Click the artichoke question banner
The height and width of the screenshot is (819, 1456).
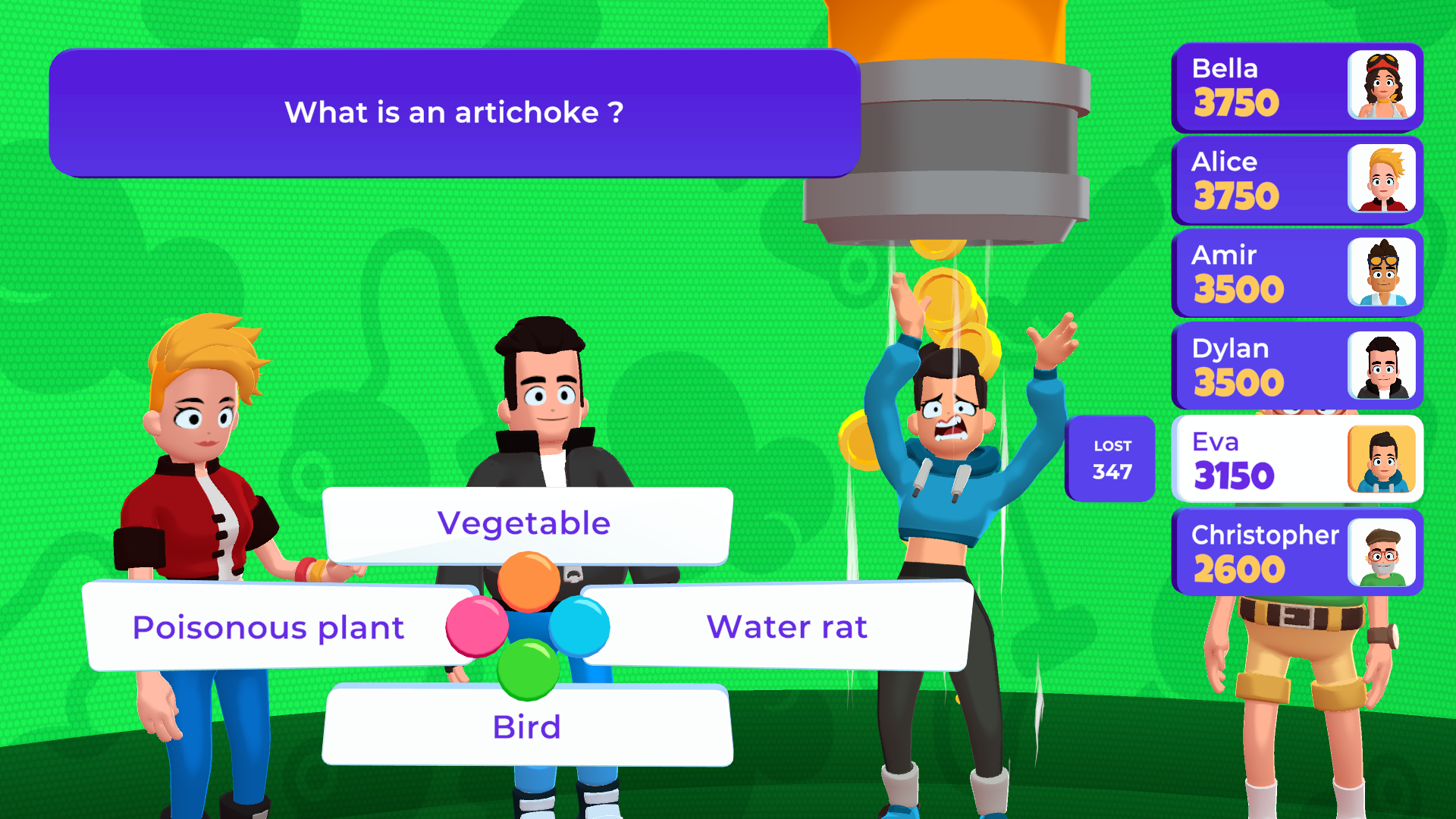453,112
